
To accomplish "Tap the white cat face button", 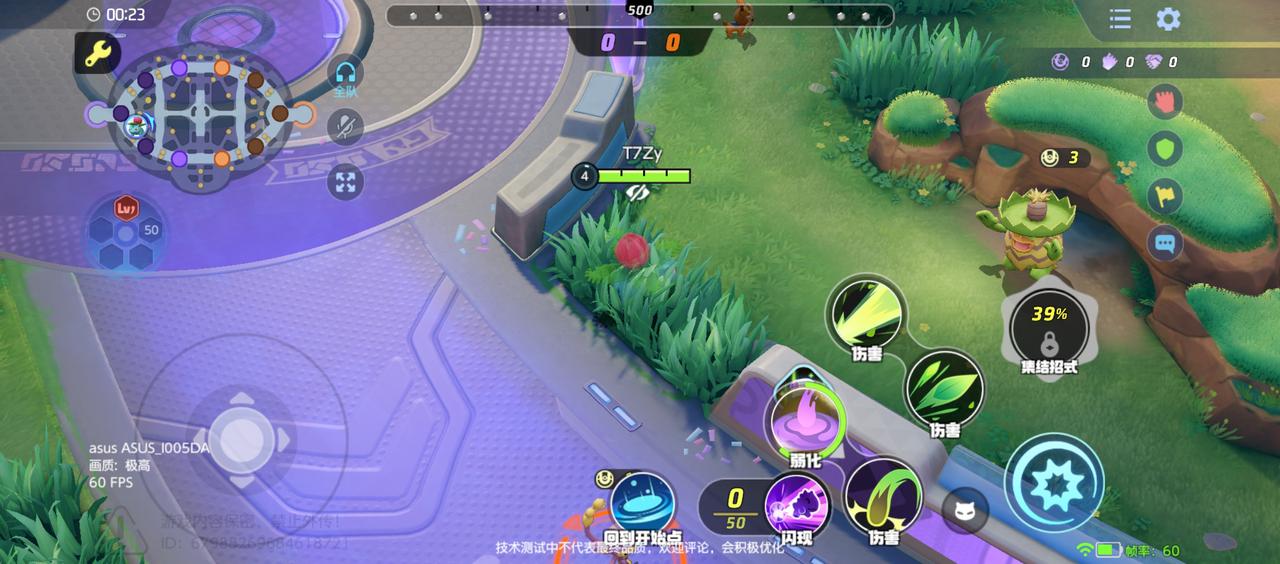I will click(965, 511).
